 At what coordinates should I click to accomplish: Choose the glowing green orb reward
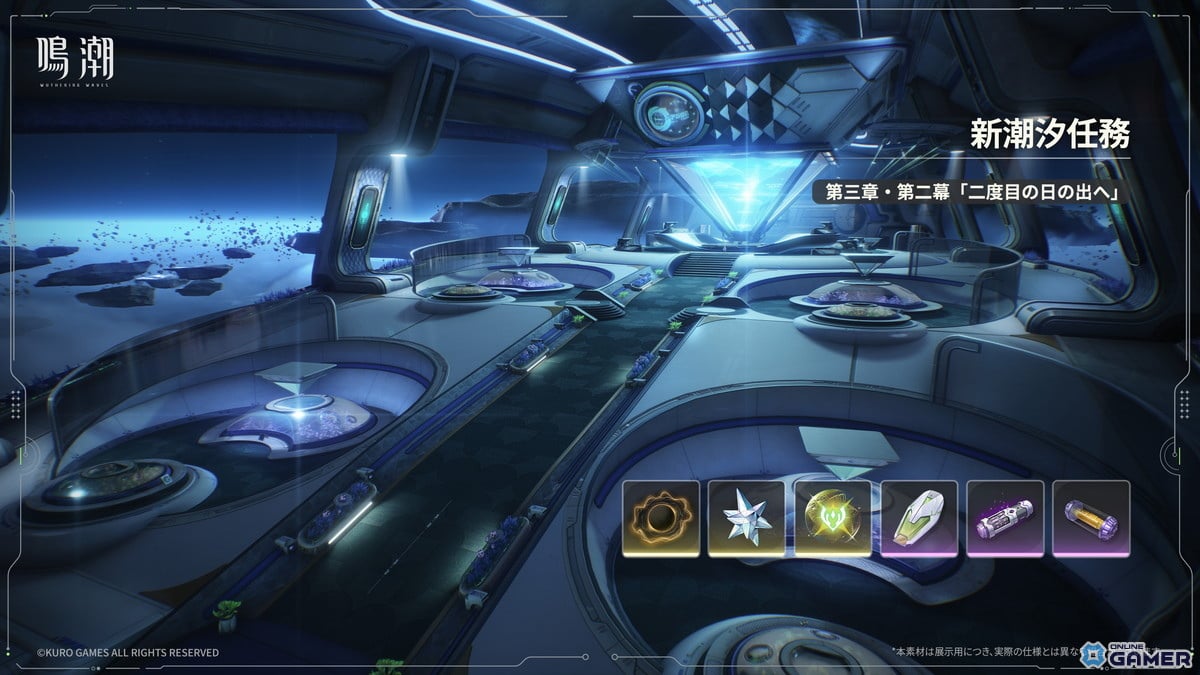[832, 518]
